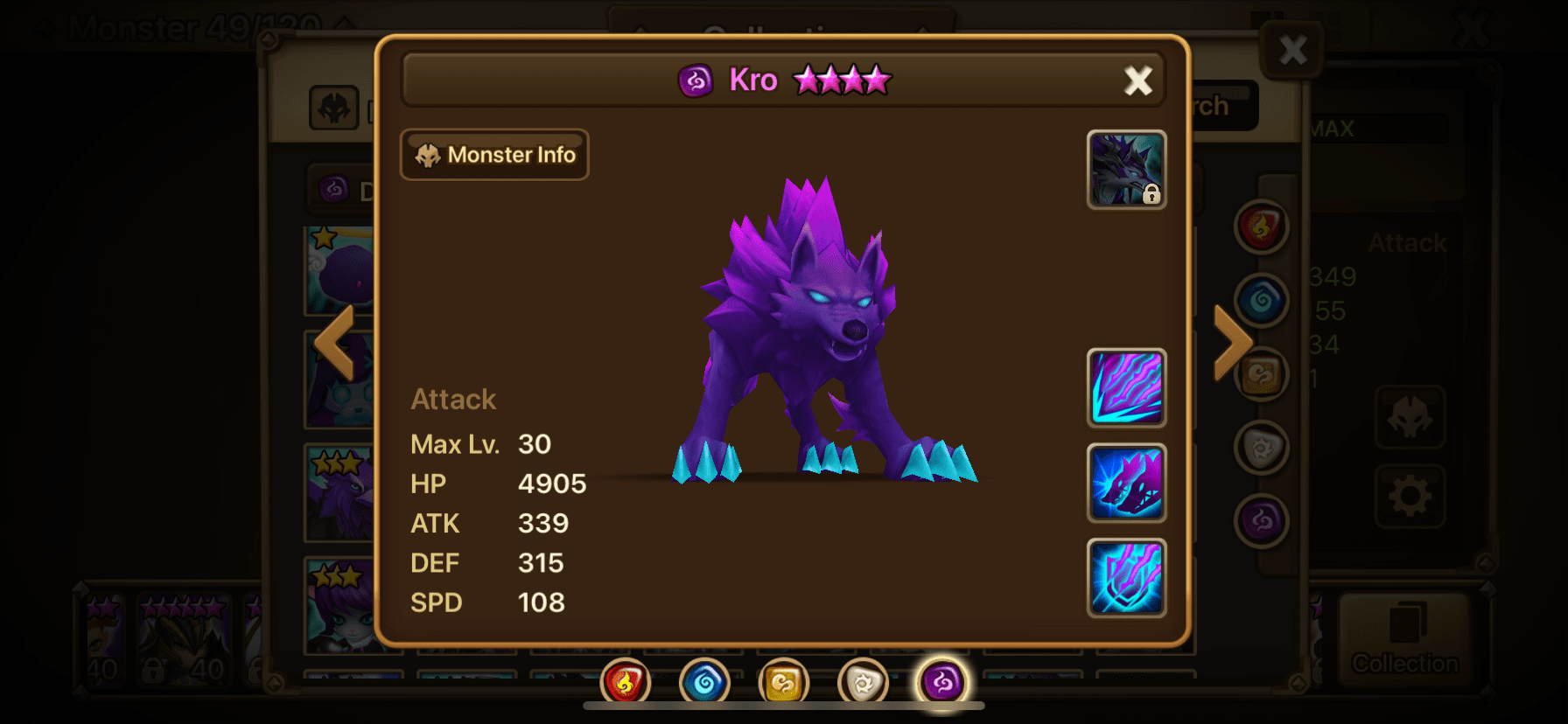View Kro's wolf bite skill icon
Viewport: 1568px width, 724px height.
pos(1127,484)
